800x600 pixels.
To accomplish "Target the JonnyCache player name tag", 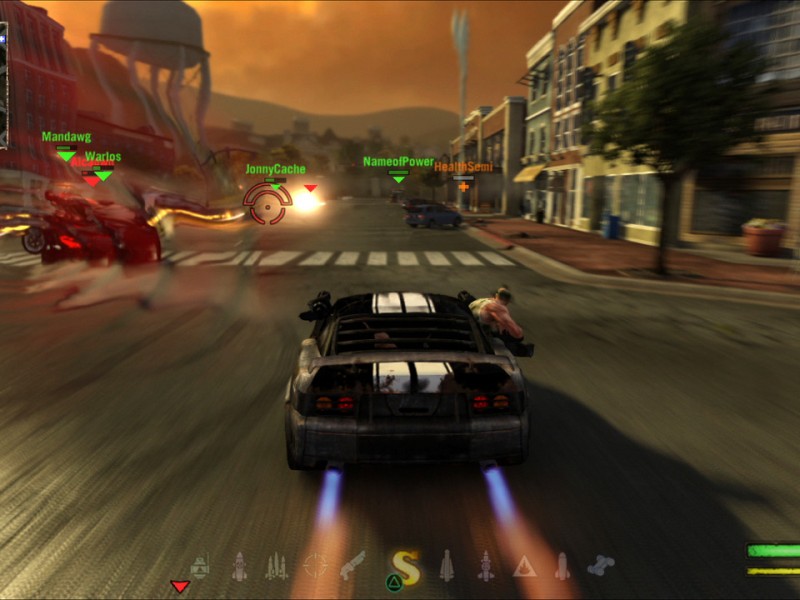I will click(x=275, y=169).
